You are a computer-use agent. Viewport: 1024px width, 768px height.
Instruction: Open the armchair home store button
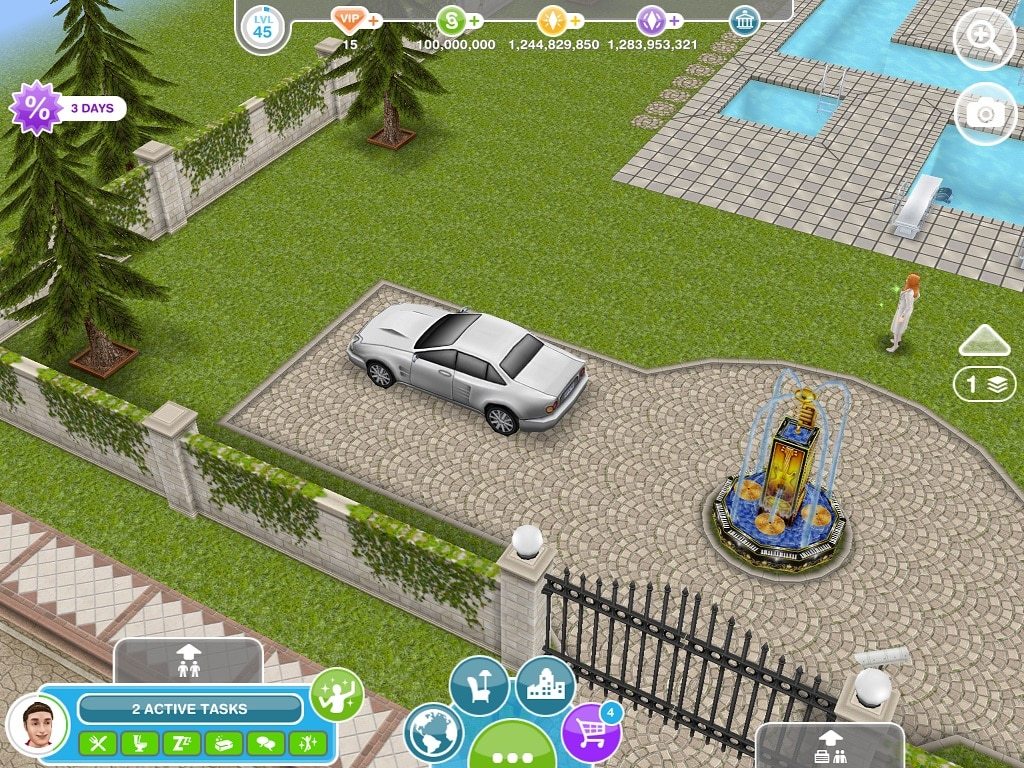(479, 685)
